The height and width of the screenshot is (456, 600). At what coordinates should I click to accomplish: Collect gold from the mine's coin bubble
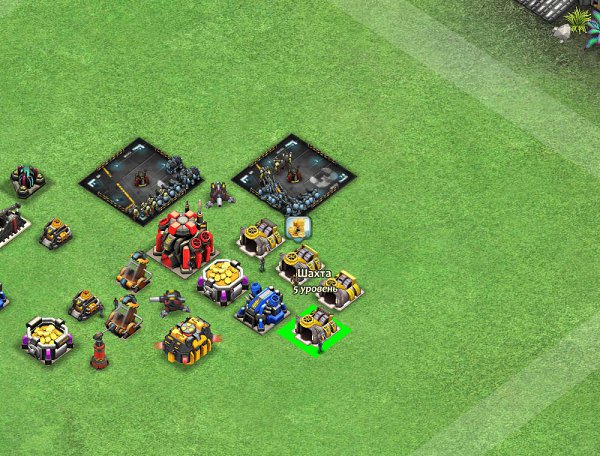pos(297,228)
